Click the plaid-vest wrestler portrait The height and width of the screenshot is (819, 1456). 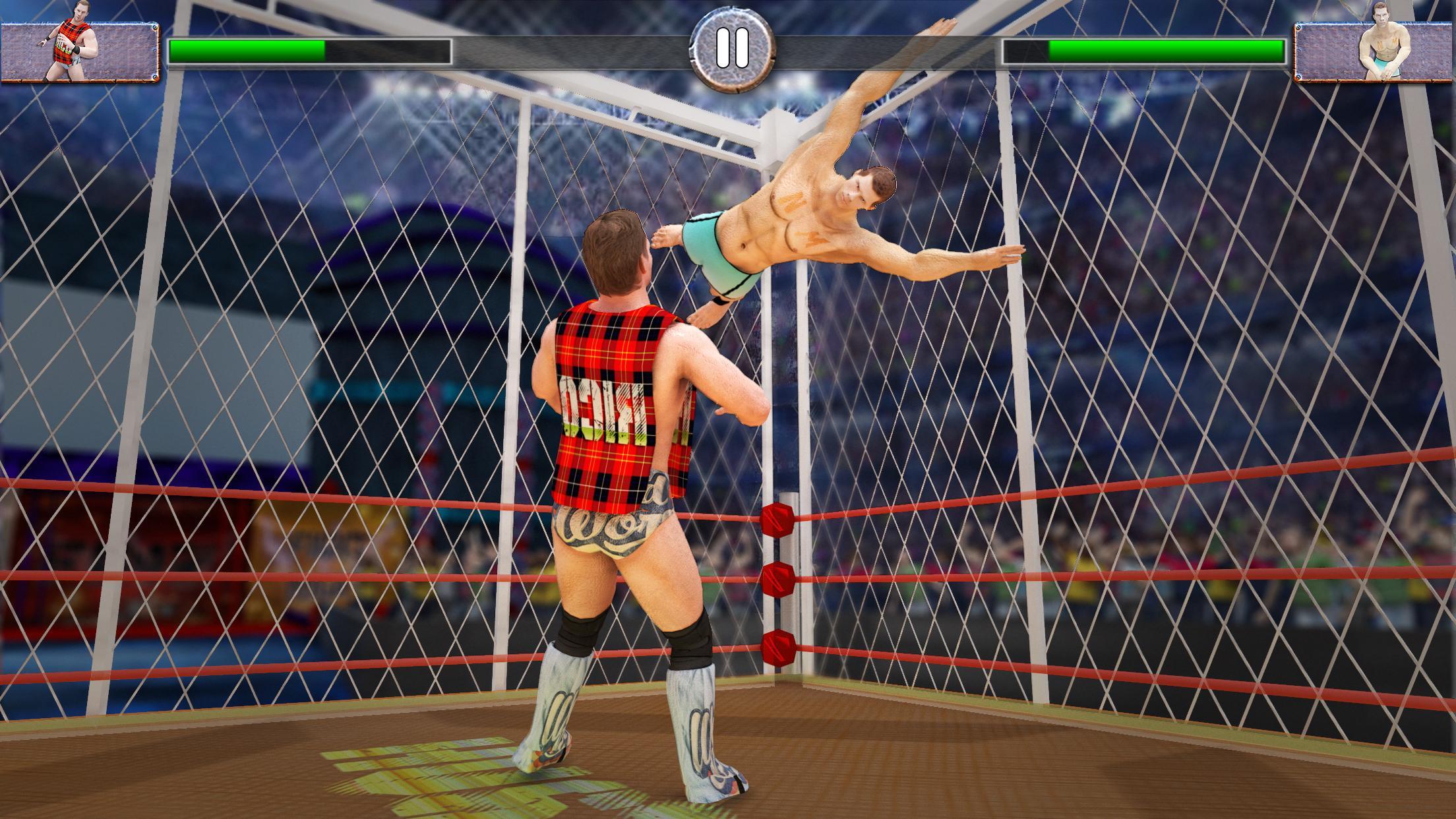click(x=79, y=51)
